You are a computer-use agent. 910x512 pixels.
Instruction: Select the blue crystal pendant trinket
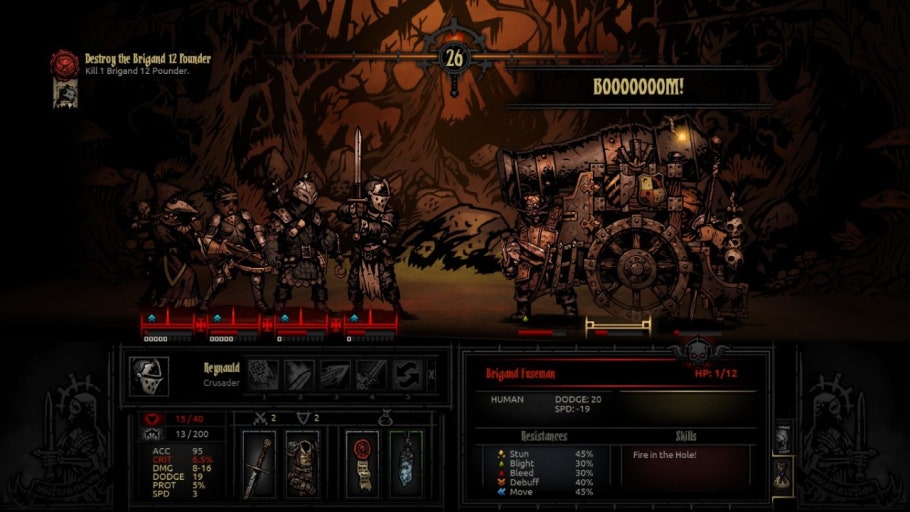[404, 463]
